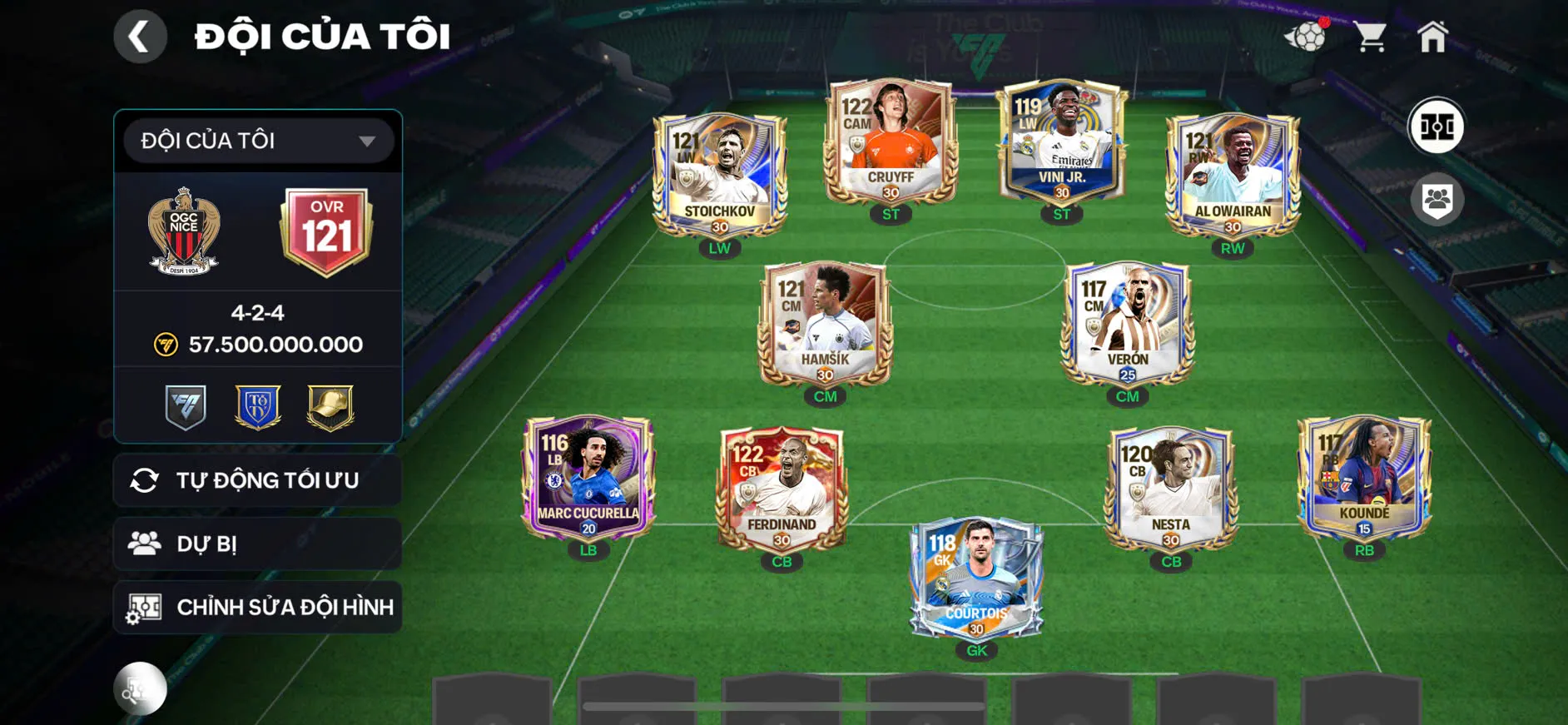Open 'CHỈNH SỬA ĐỘI HÌNH' to edit lineup

pyautogui.click(x=256, y=607)
